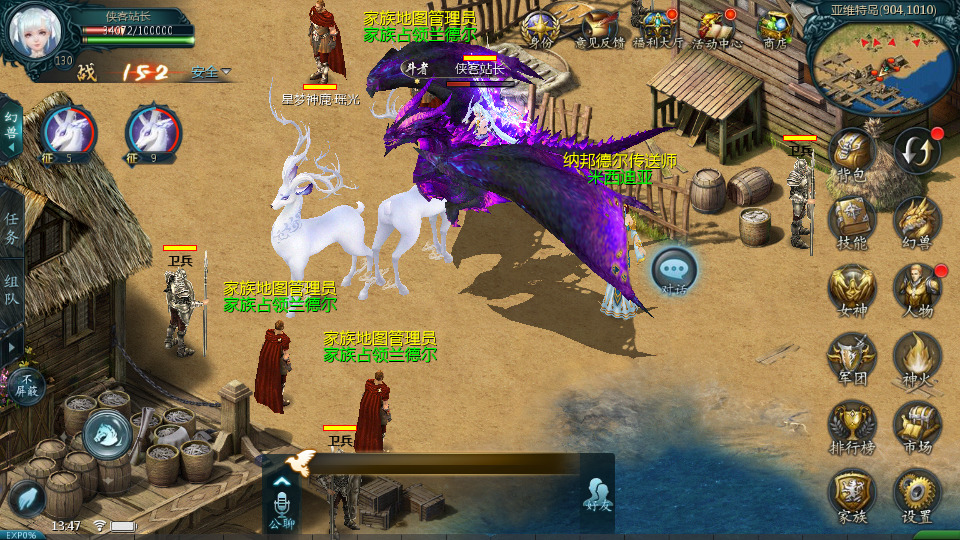Viewport: 960px width, 540px height.
Task: Open the 幻兽 dragon icon menu
Action: 916,221
